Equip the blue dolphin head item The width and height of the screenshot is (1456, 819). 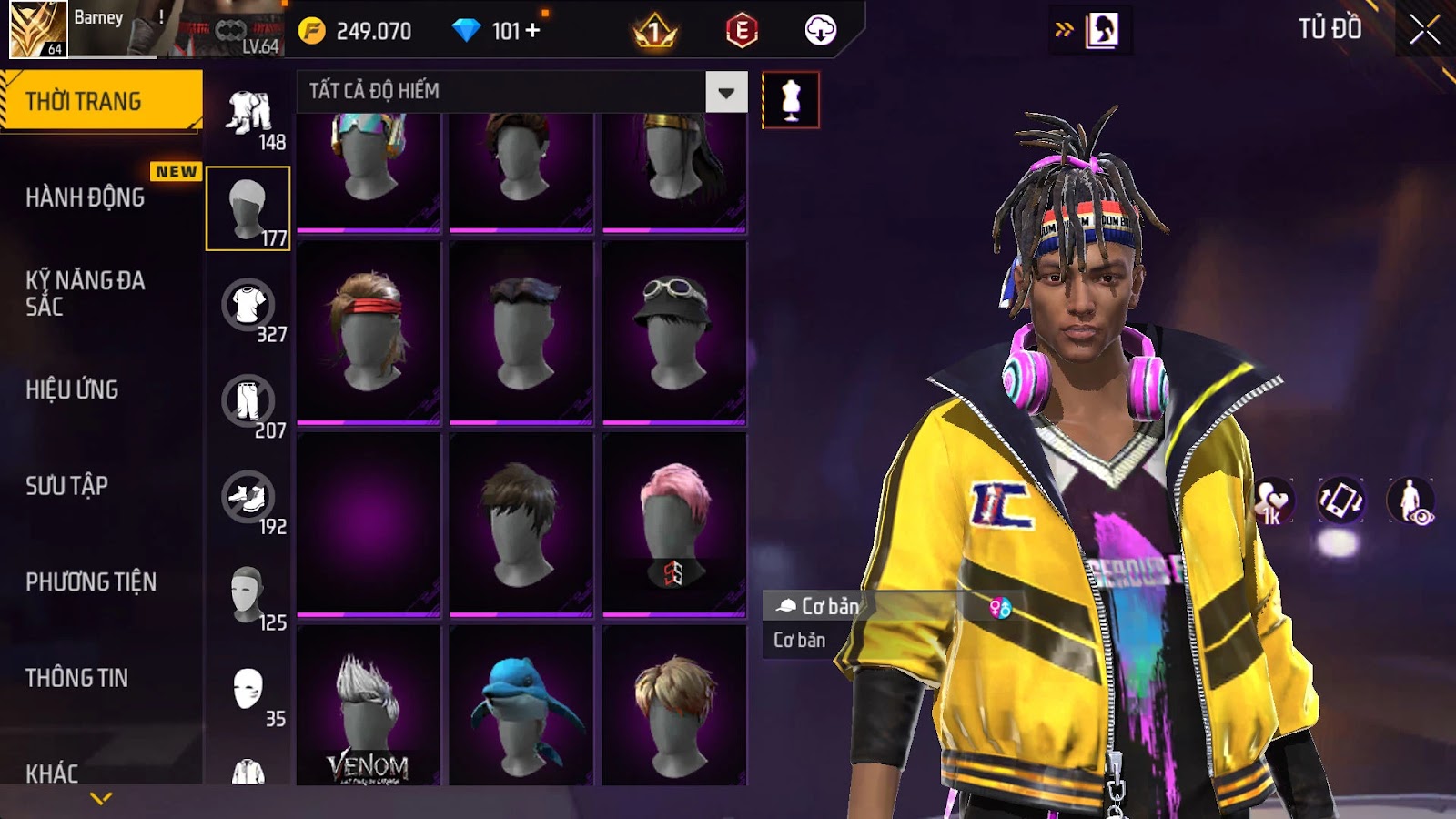tap(521, 706)
